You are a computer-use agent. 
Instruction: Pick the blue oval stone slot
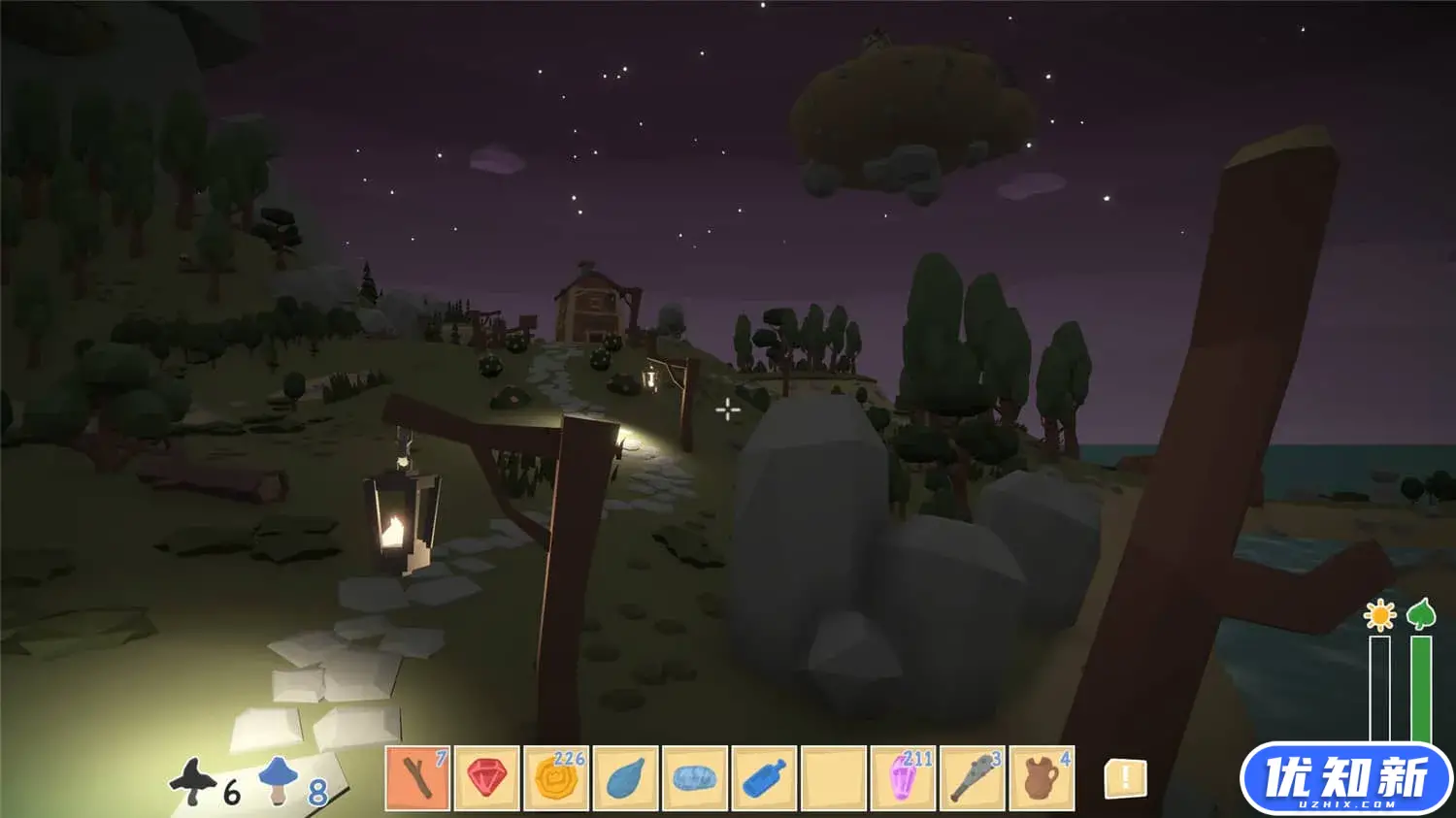[x=695, y=777]
